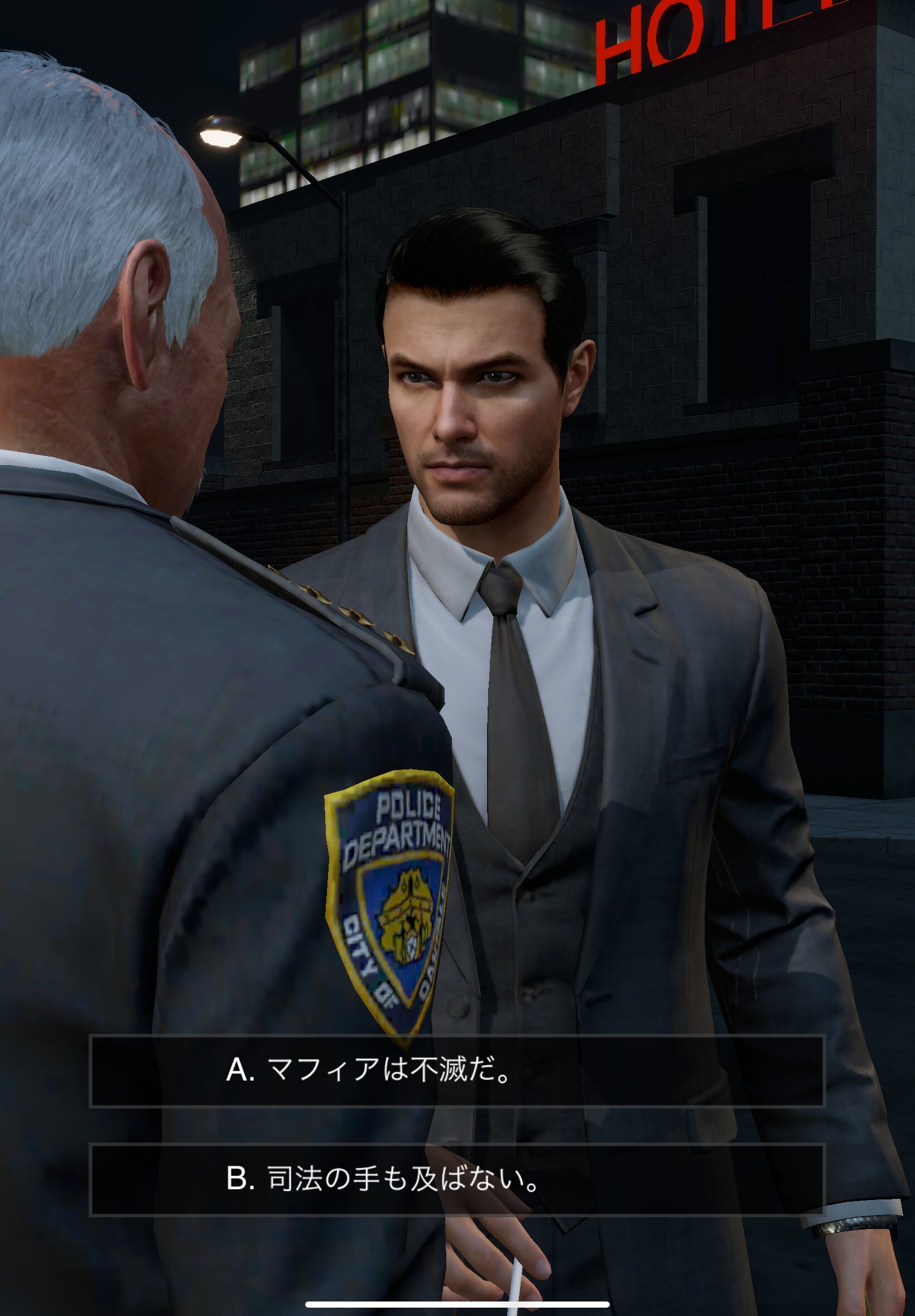
Task: Select option B「司法の手も及ばない。」
Action: tap(457, 1179)
